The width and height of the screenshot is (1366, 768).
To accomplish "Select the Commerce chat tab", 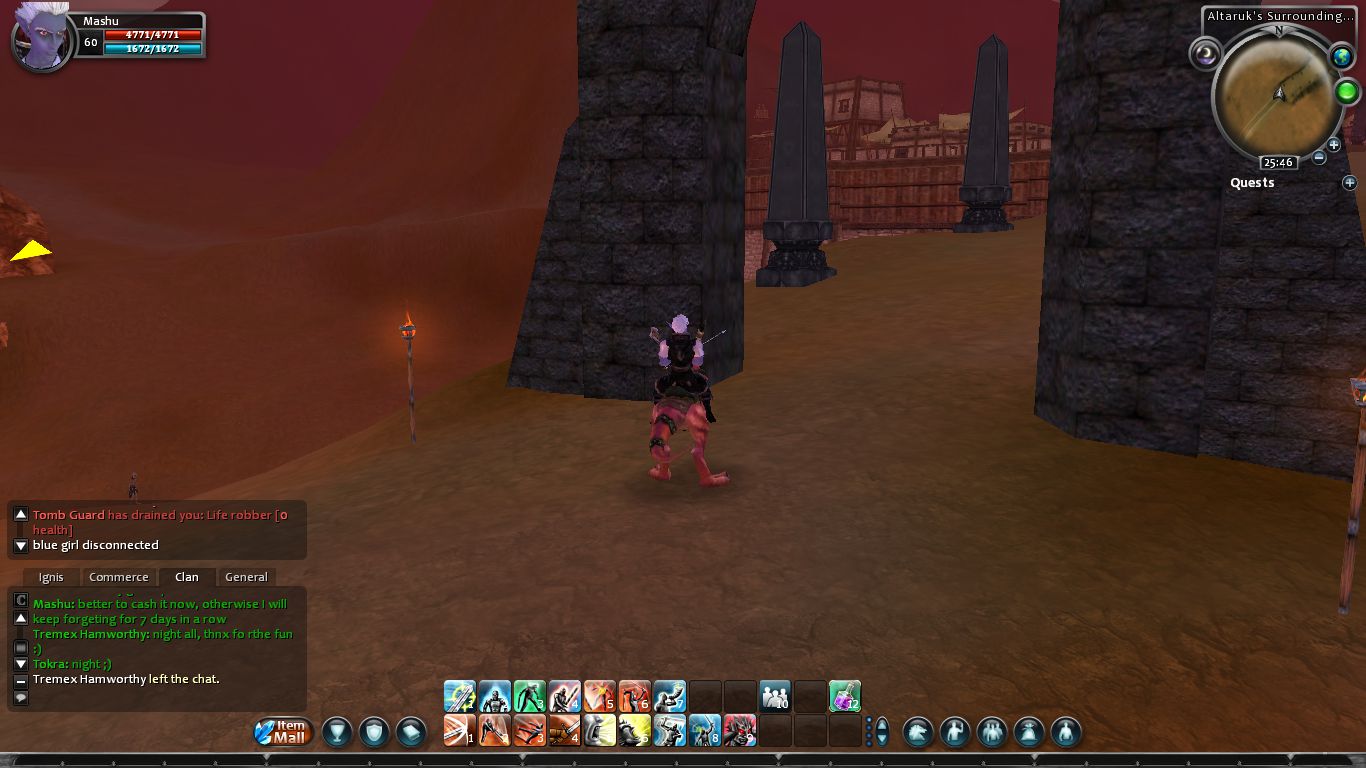I will [118, 577].
